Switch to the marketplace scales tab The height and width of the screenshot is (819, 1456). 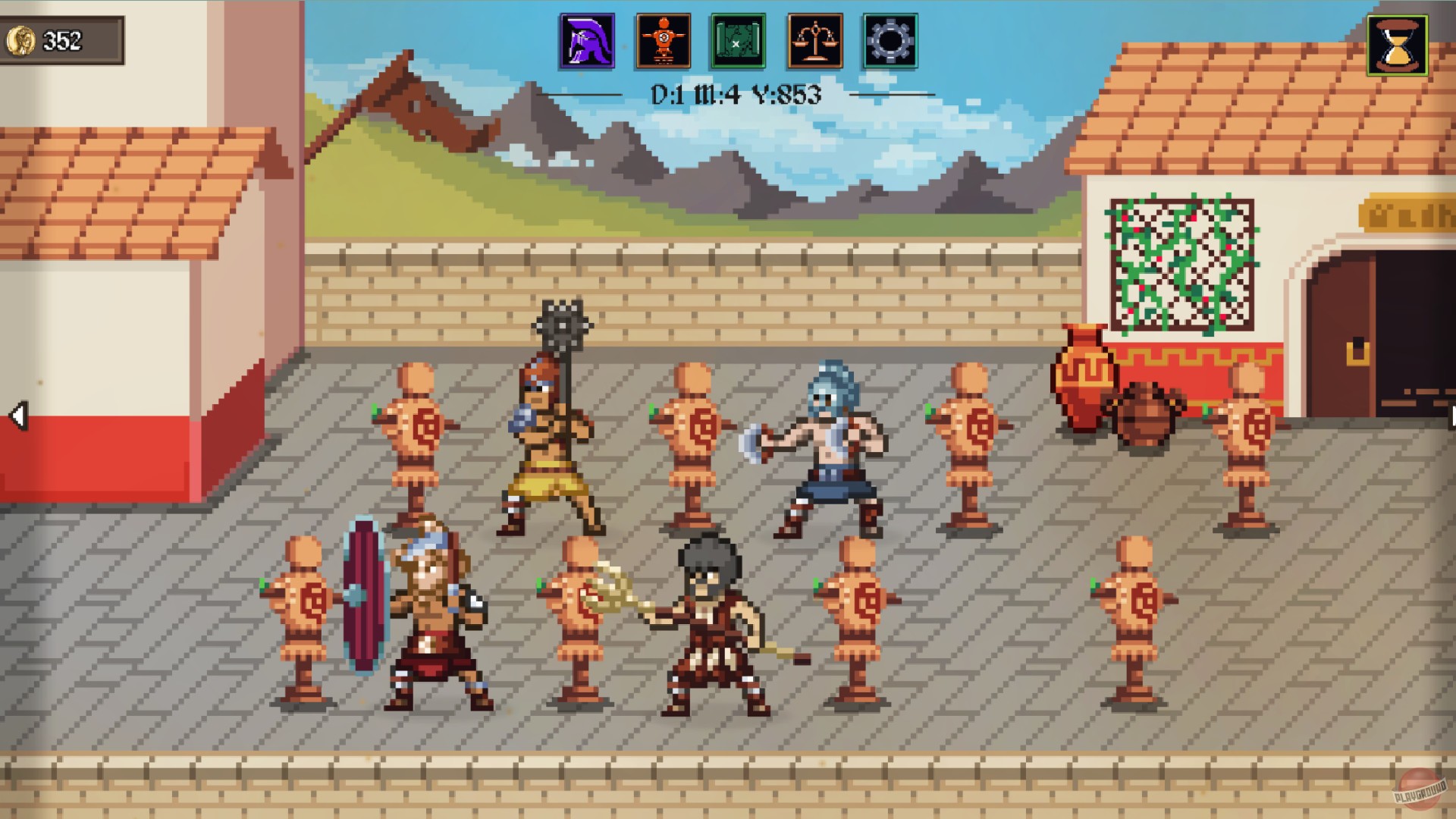(x=812, y=42)
